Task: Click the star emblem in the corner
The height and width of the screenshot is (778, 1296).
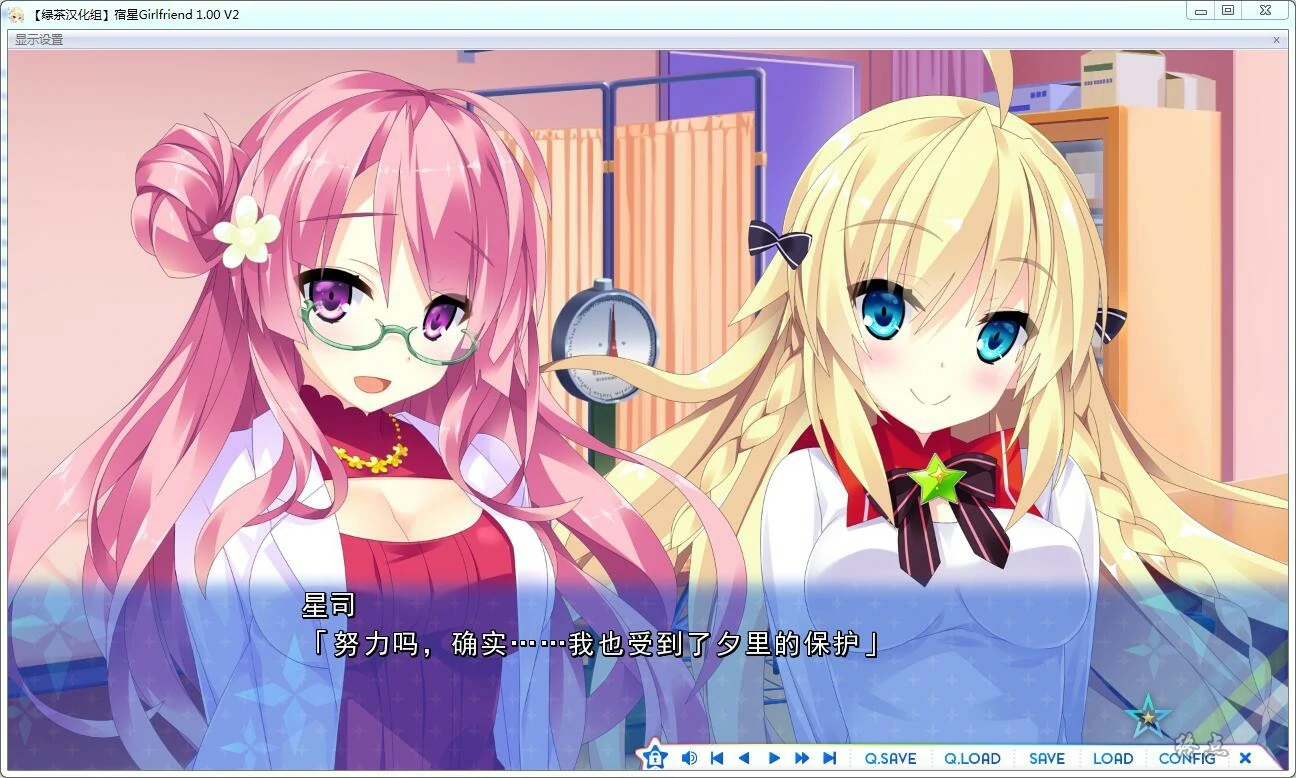Action: pos(1150,714)
